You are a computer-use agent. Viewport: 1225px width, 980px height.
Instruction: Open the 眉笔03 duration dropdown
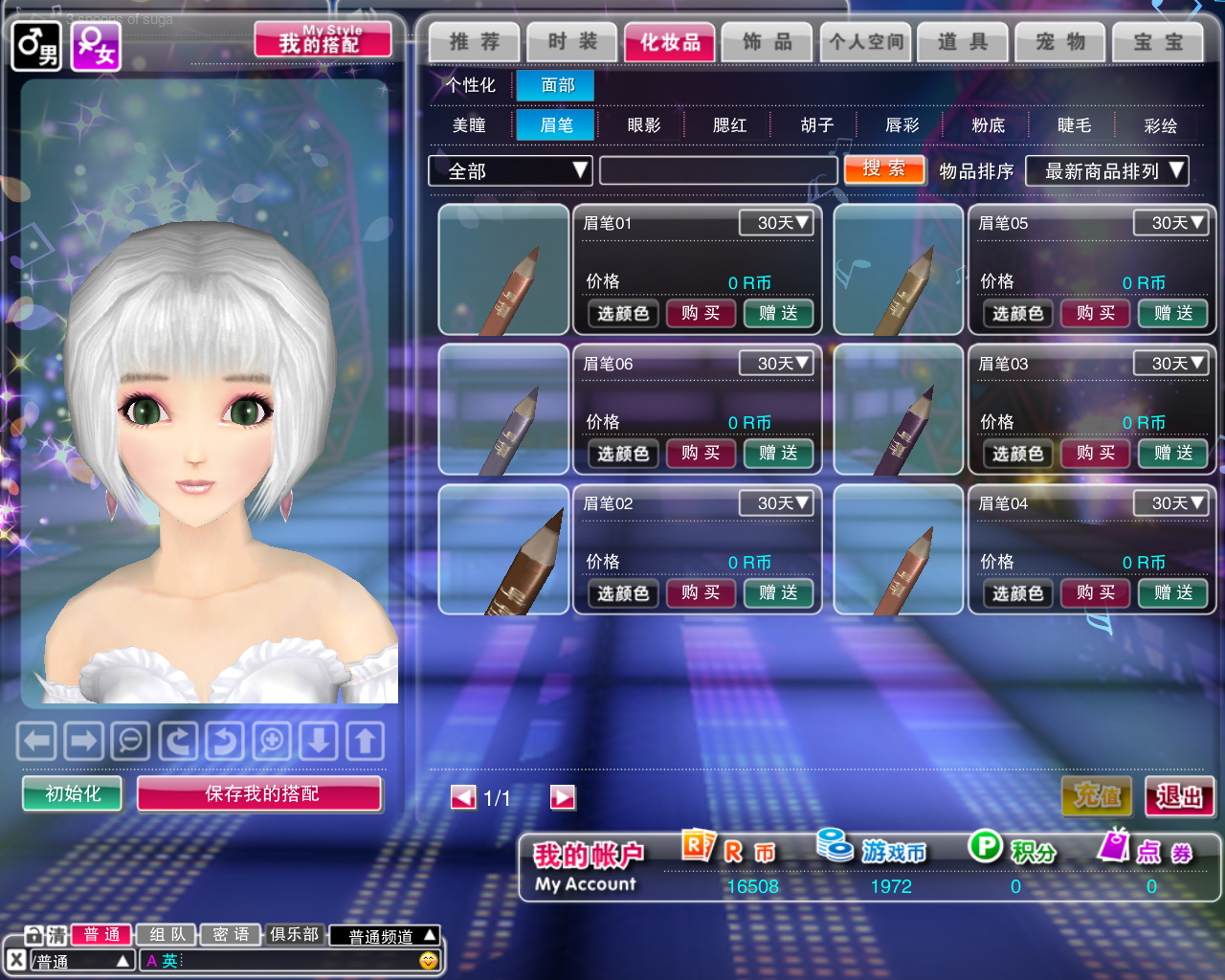pos(1169,364)
